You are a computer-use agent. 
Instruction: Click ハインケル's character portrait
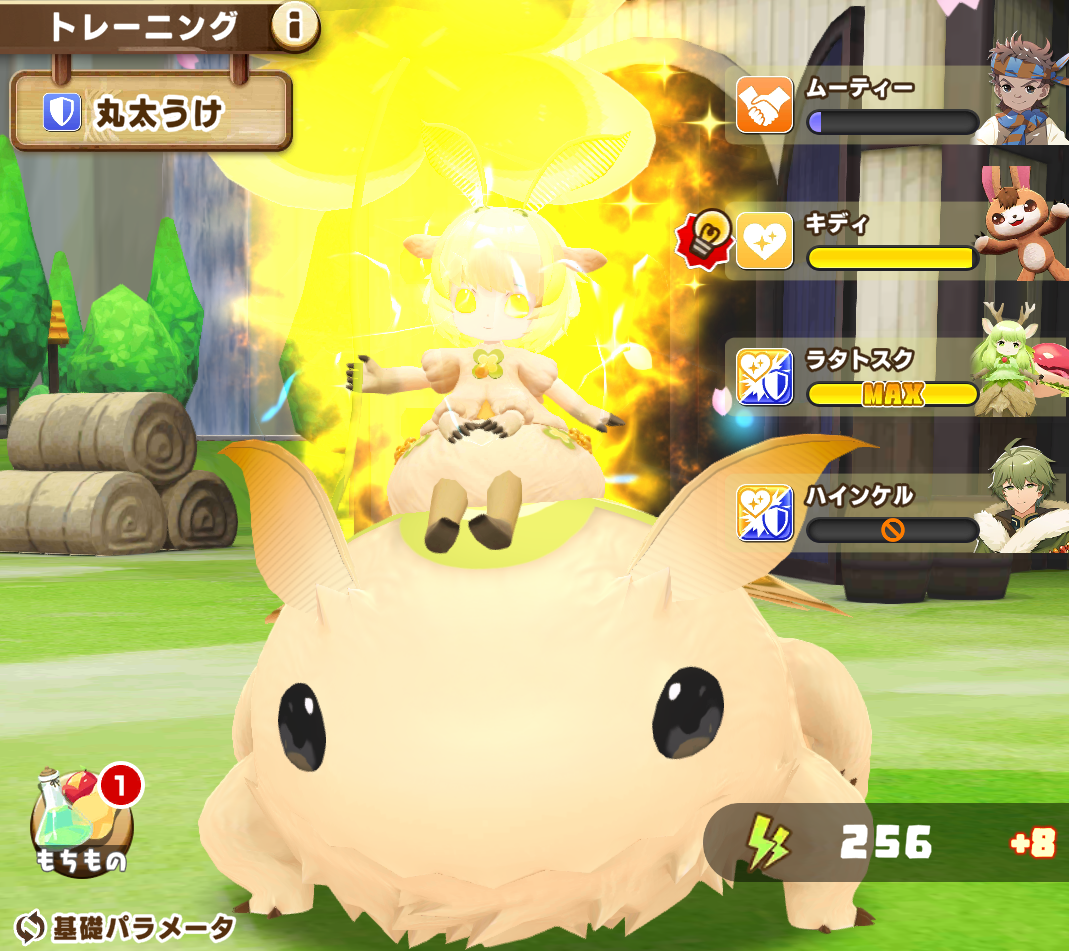[x=1020, y=501]
